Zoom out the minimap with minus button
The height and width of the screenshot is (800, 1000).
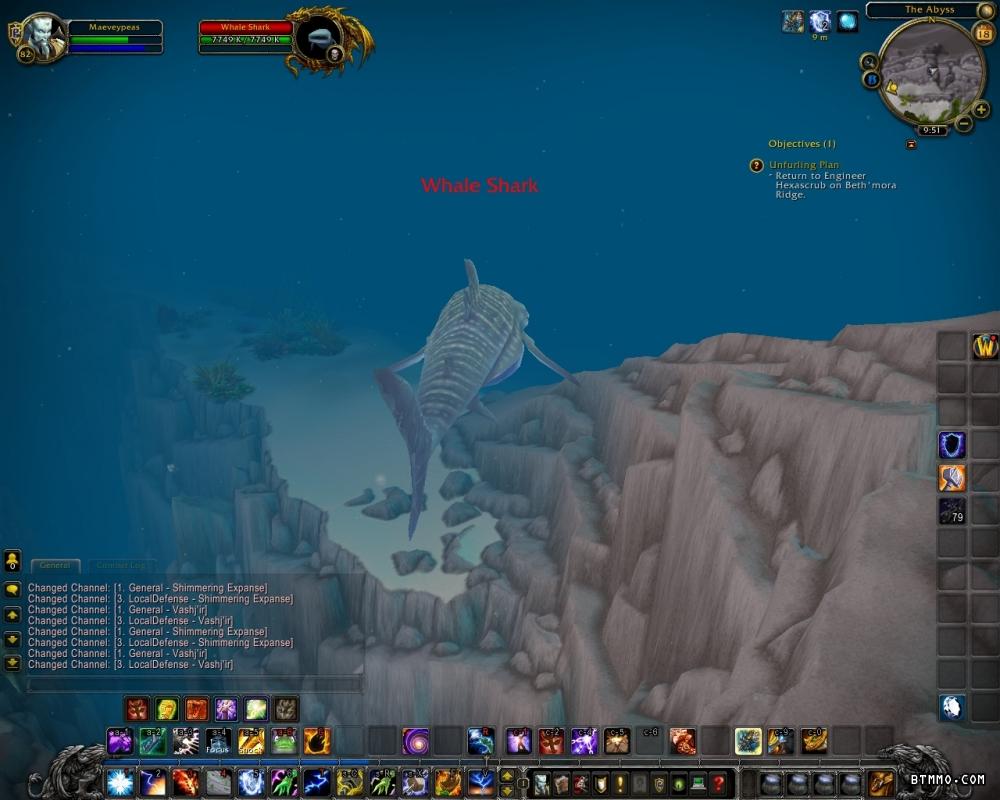coord(964,124)
